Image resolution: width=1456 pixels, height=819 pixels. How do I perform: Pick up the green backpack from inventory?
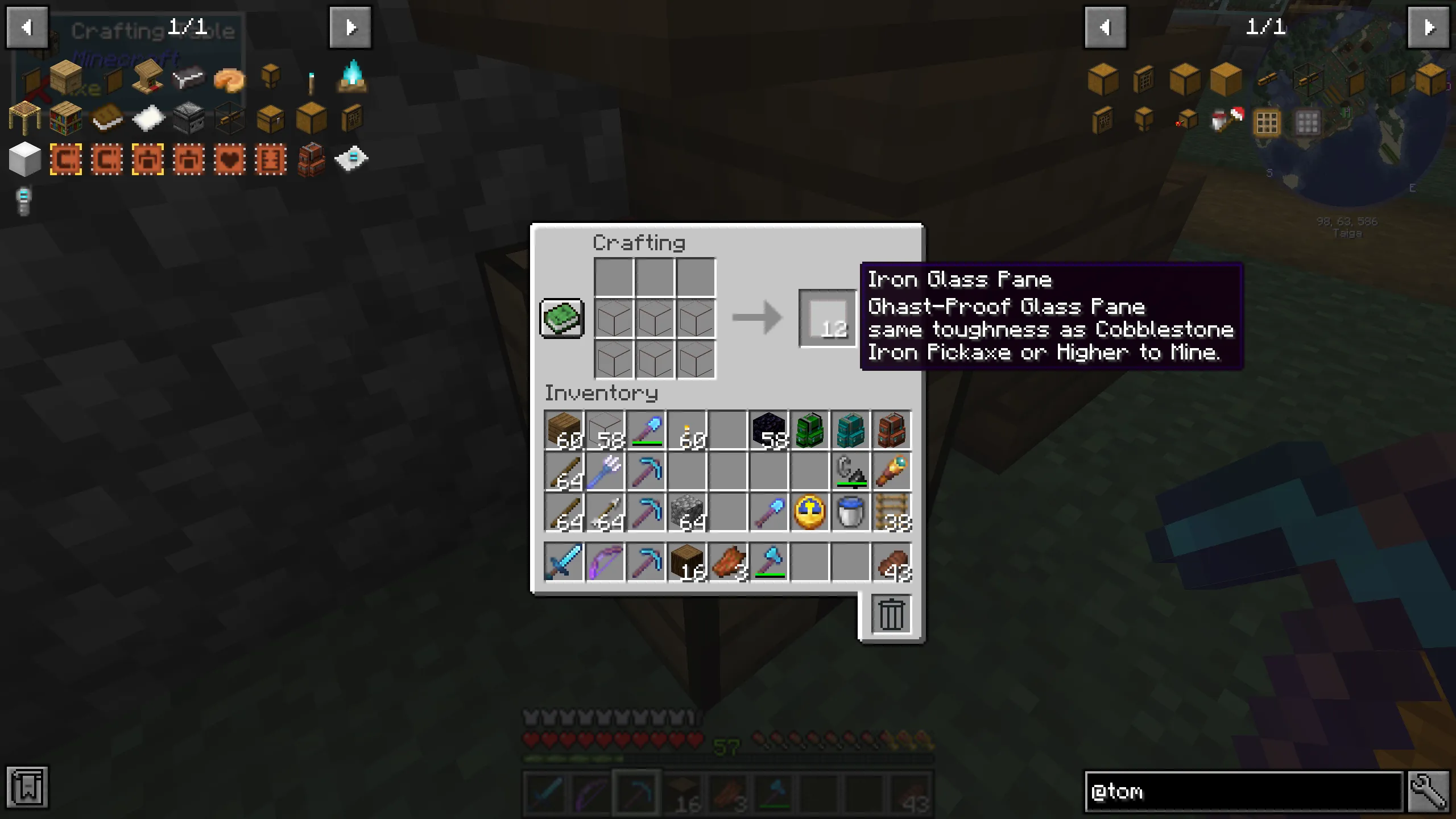(810, 431)
